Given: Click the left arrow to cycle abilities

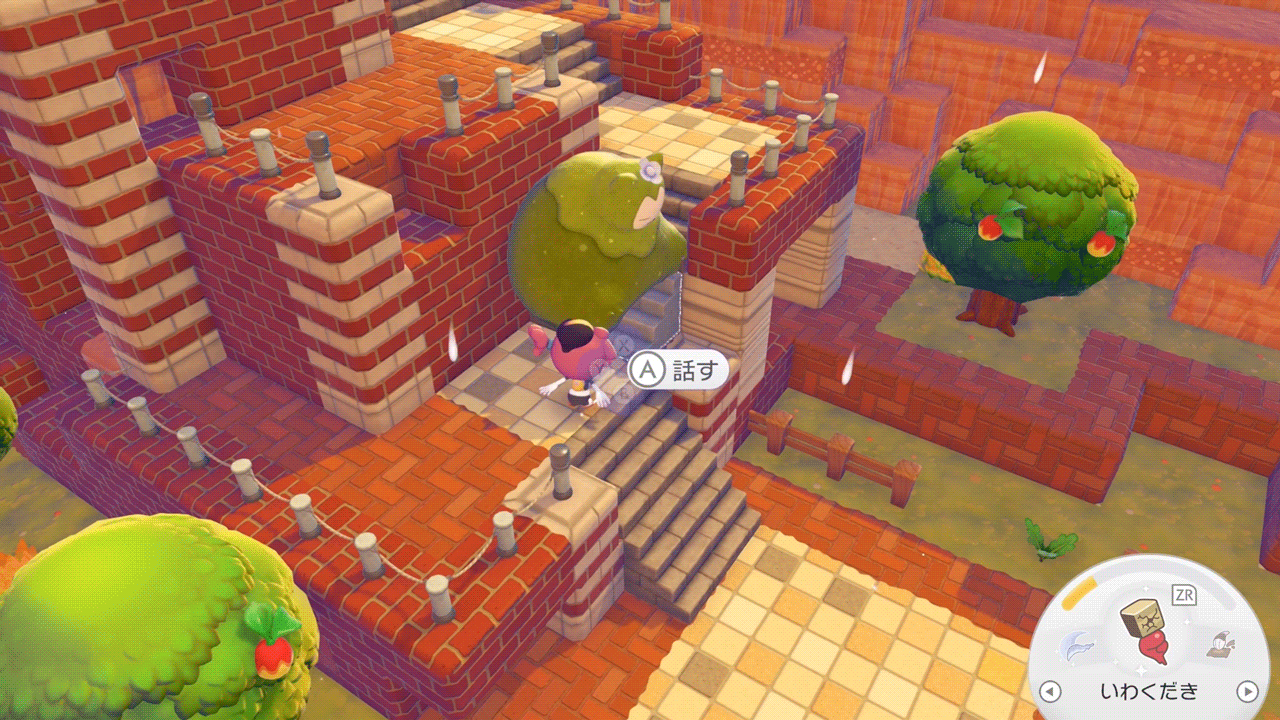Looking at the screenshot, I should point(1049,691).
